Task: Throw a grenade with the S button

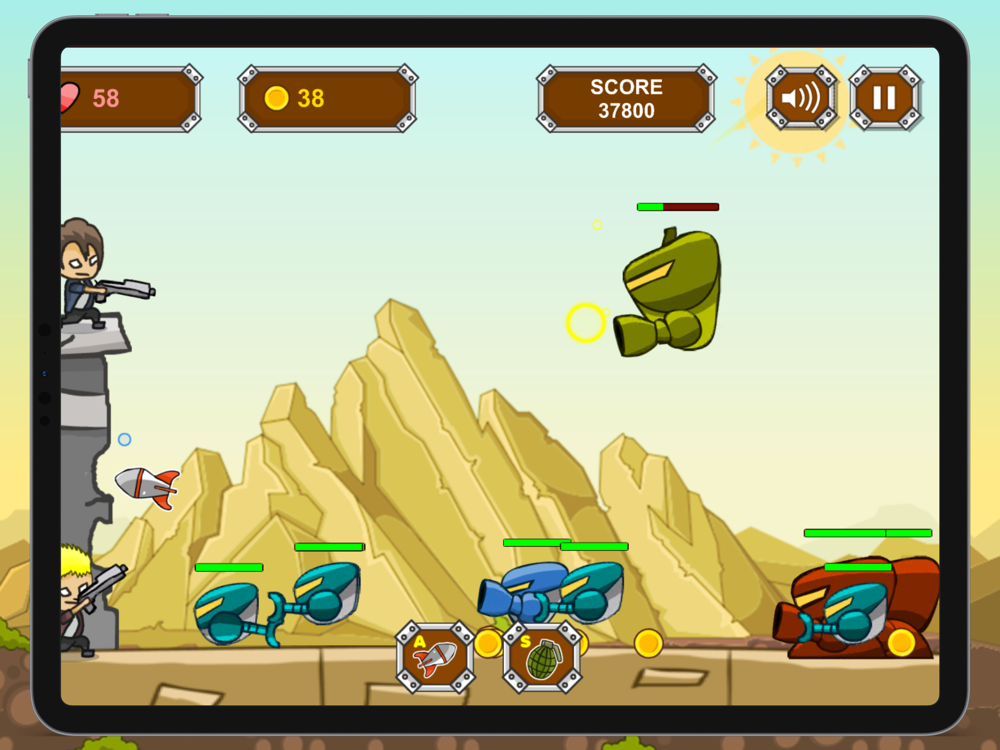Action: (x=542, y=658)
